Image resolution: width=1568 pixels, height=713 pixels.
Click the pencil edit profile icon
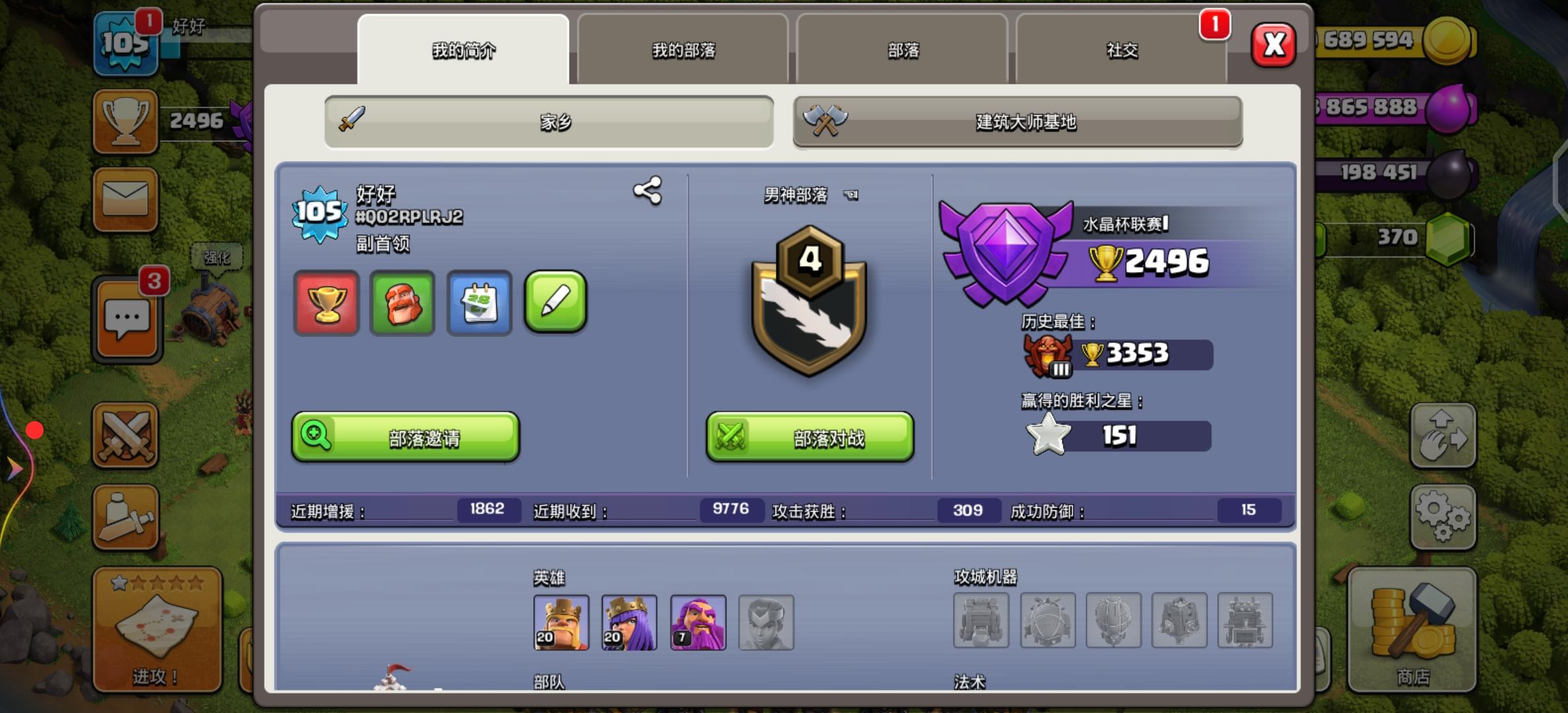click(555, 304)
